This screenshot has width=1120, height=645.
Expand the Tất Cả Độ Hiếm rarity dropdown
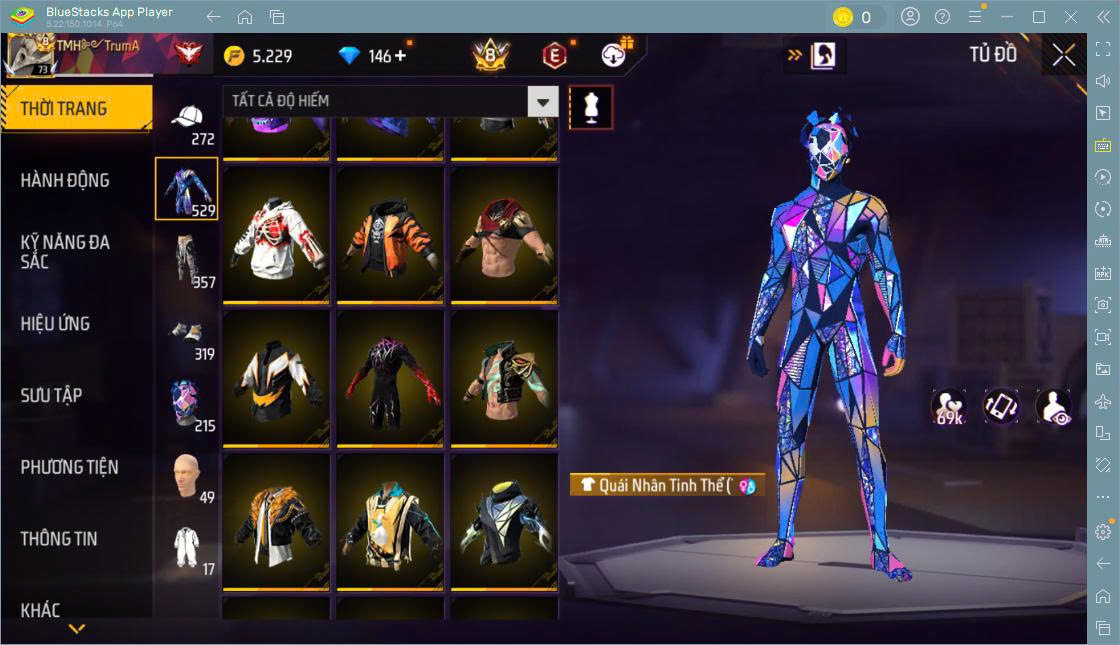tap(542, 101)
